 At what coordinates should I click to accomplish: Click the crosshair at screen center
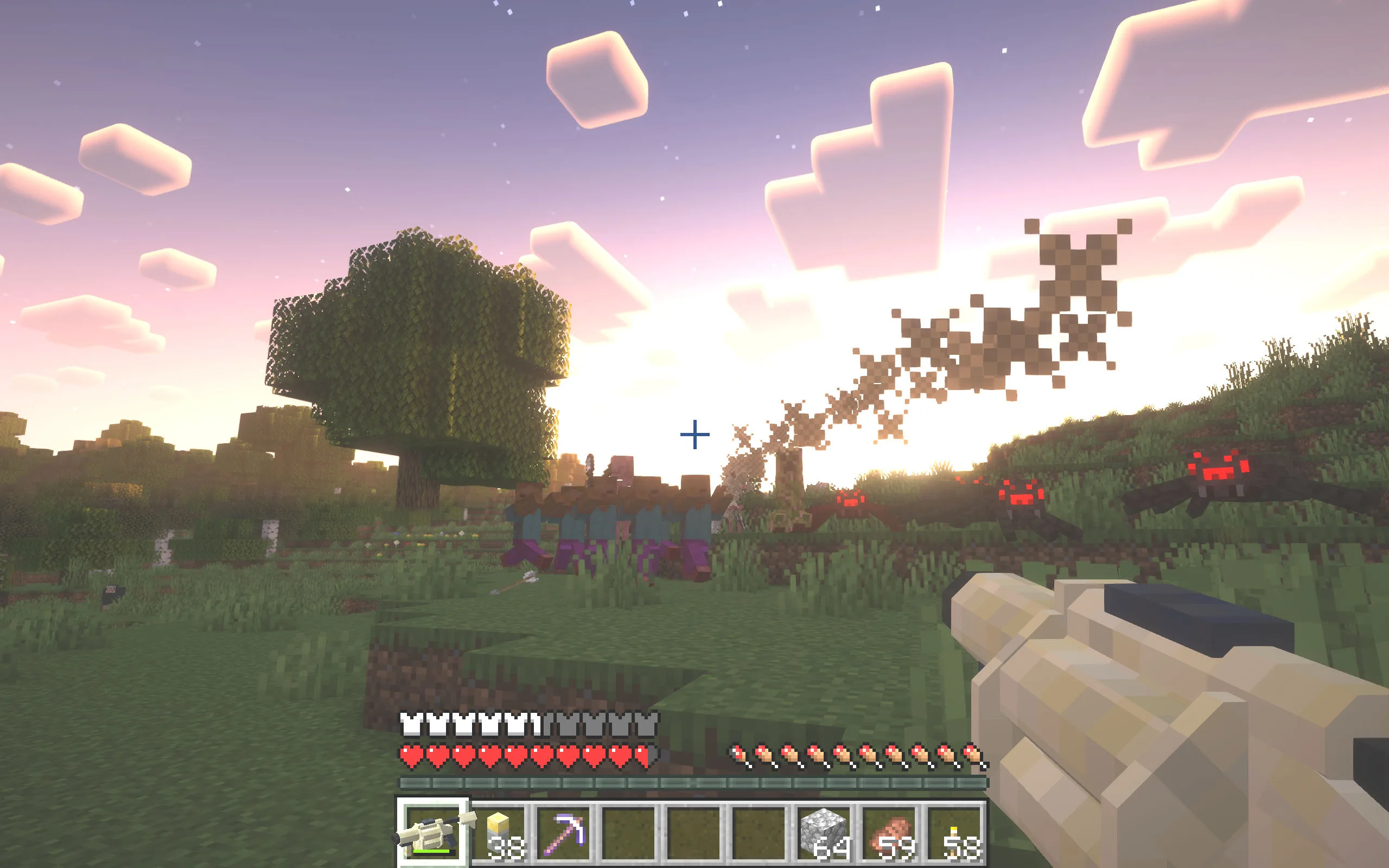(x=694, y=435)
